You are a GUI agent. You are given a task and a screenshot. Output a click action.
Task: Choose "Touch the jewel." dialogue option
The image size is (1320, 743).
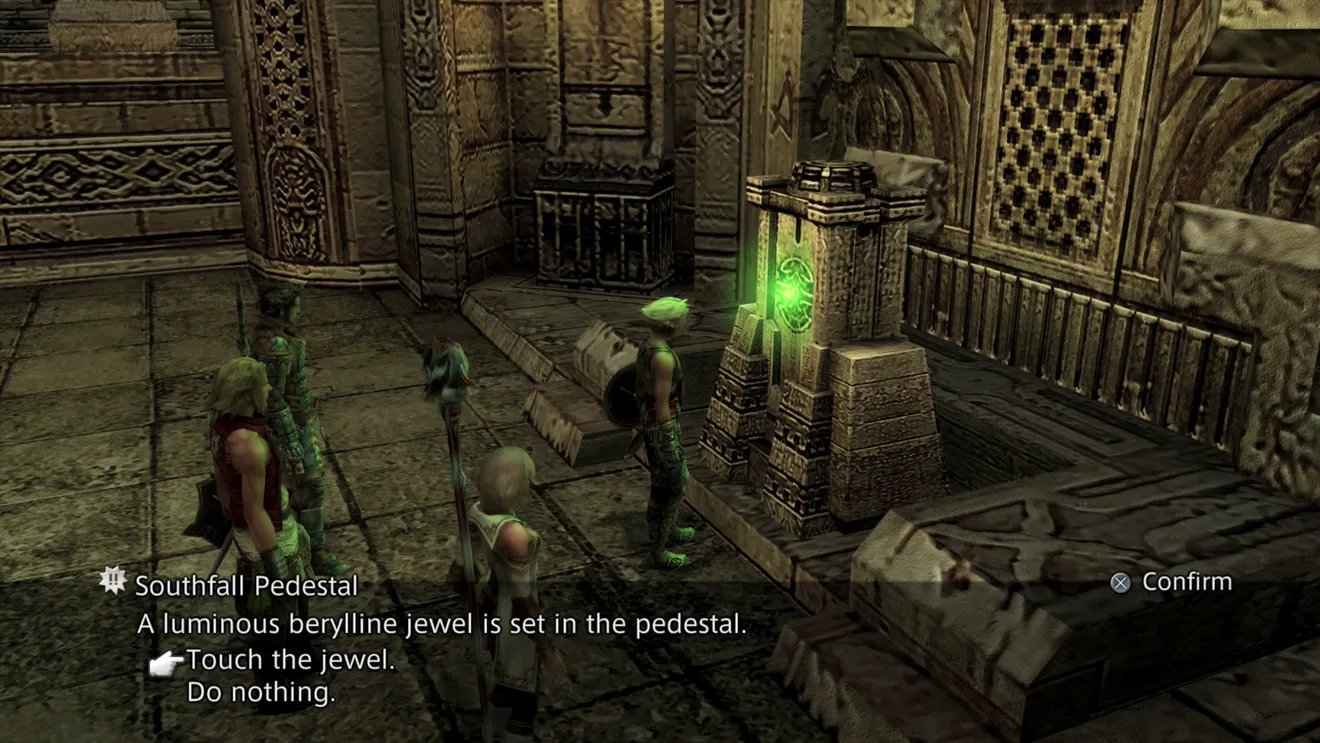(x=290, y=660)
